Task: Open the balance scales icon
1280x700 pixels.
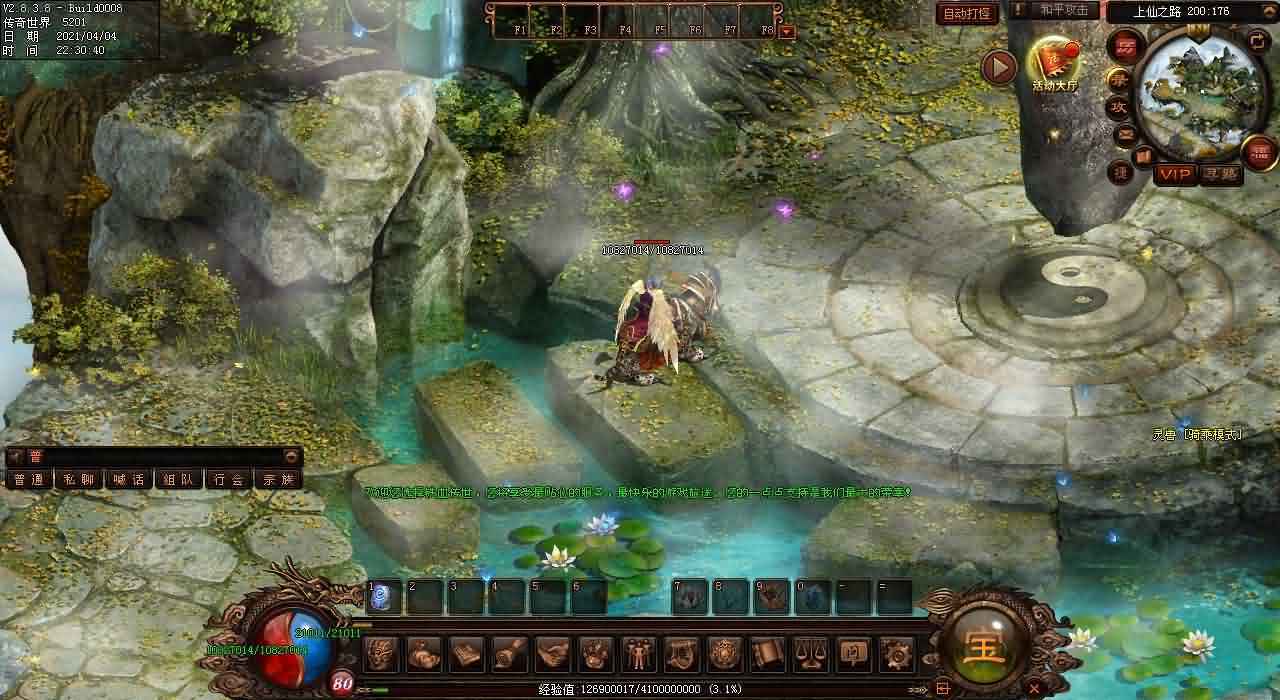Action: pos(811,654)
